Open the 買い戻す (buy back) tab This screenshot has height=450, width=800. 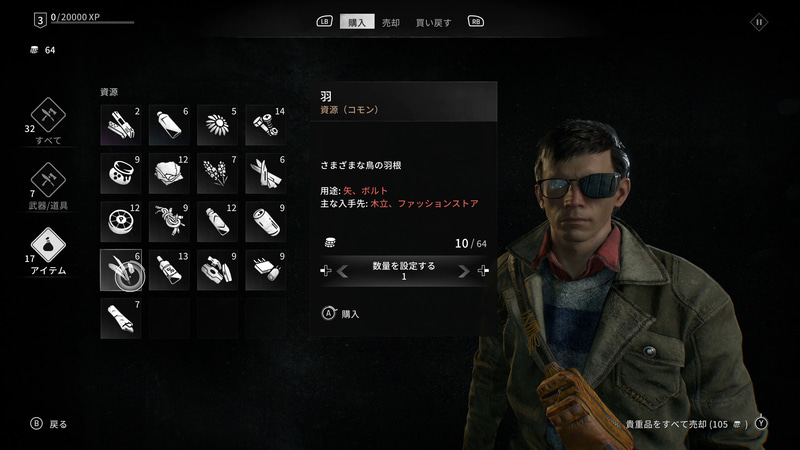pos(432,21)
